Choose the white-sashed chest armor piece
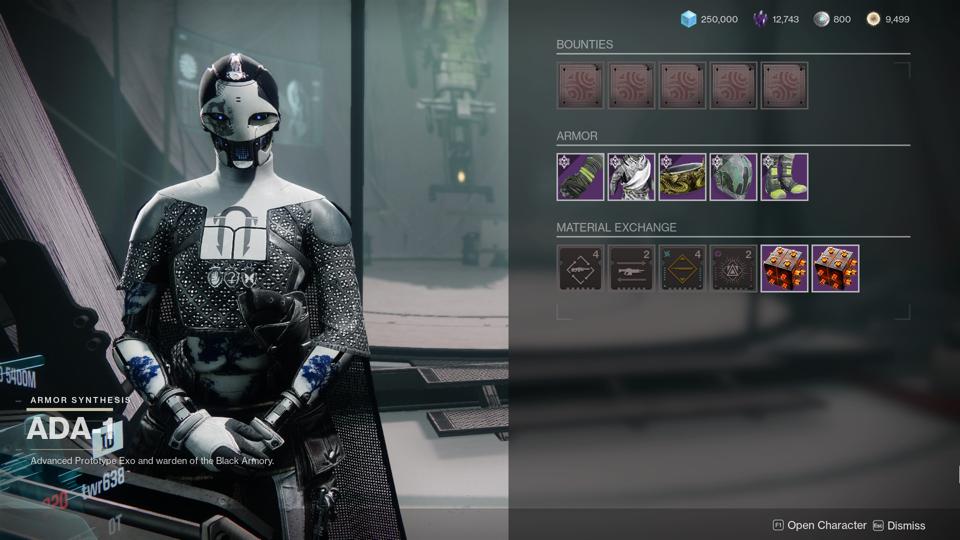This screenshot has height=540, width=960. (631, 177)
